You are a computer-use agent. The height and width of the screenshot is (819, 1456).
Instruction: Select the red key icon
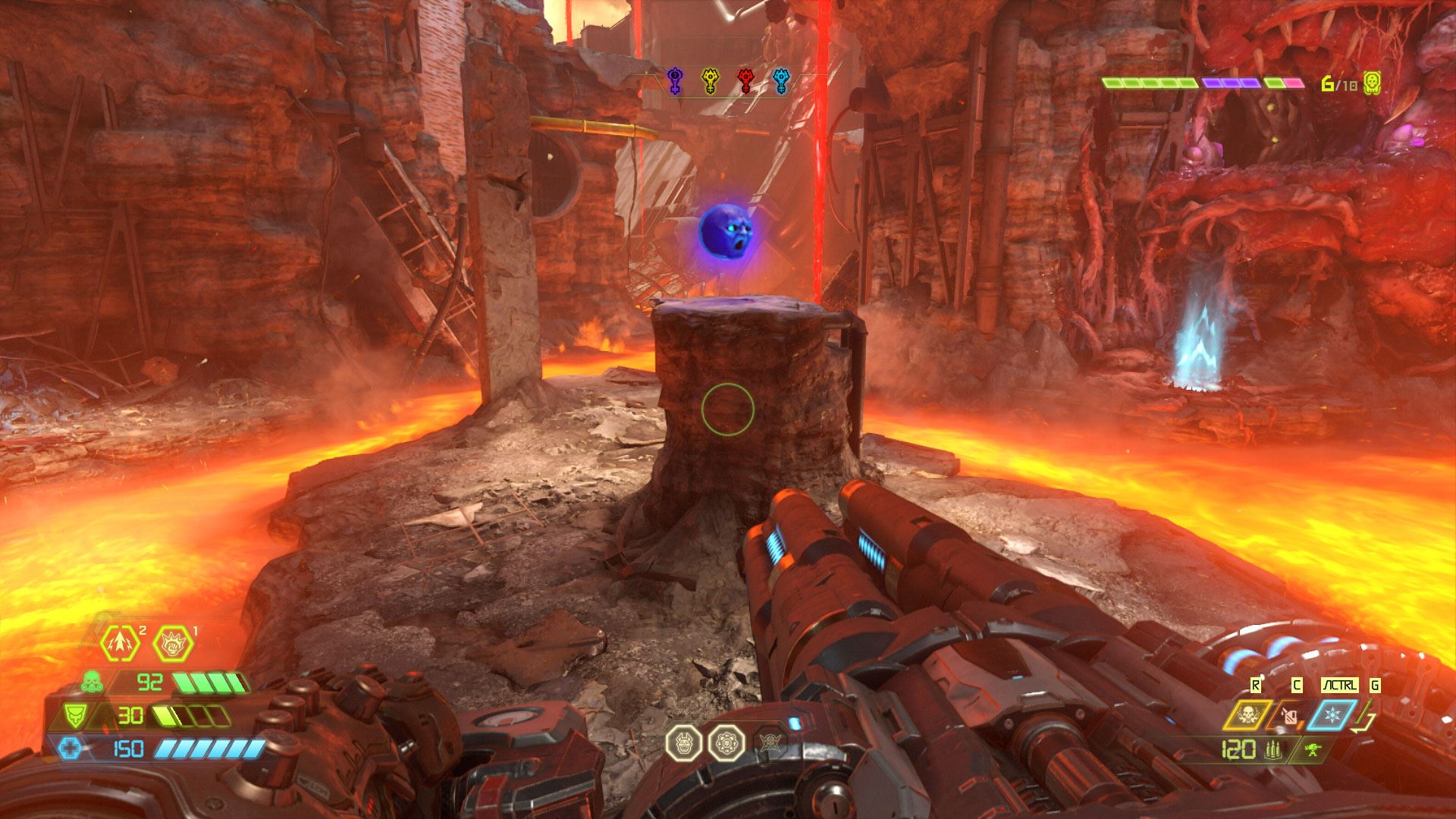(745, 80)
